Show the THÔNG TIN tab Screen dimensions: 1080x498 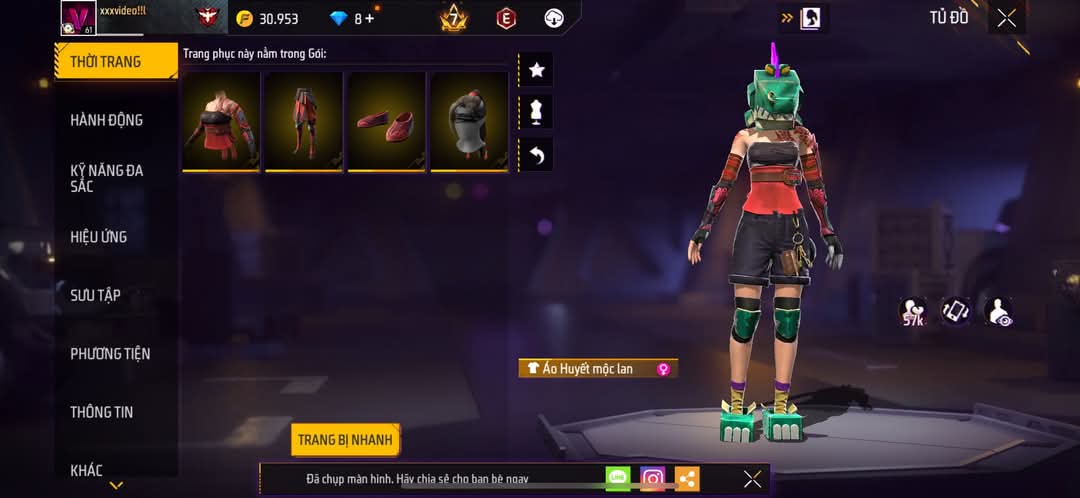pyautogui.click(x=101, y=411)
